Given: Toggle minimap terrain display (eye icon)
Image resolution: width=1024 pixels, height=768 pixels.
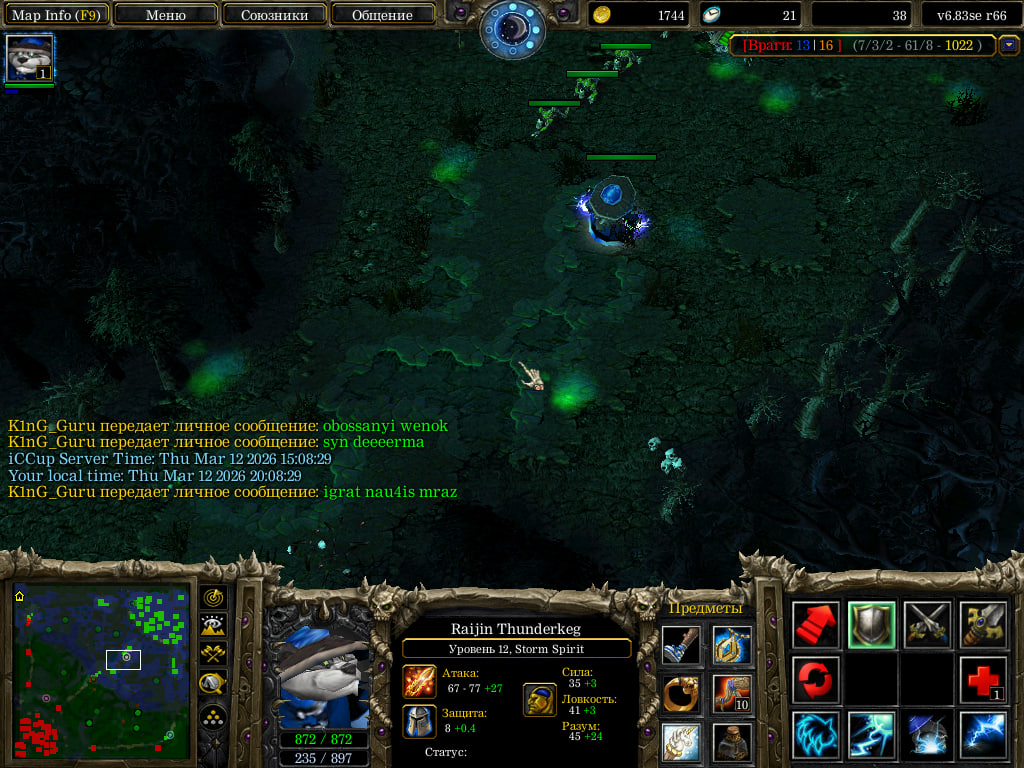Looking at the screenshot, I should (212, 626).
